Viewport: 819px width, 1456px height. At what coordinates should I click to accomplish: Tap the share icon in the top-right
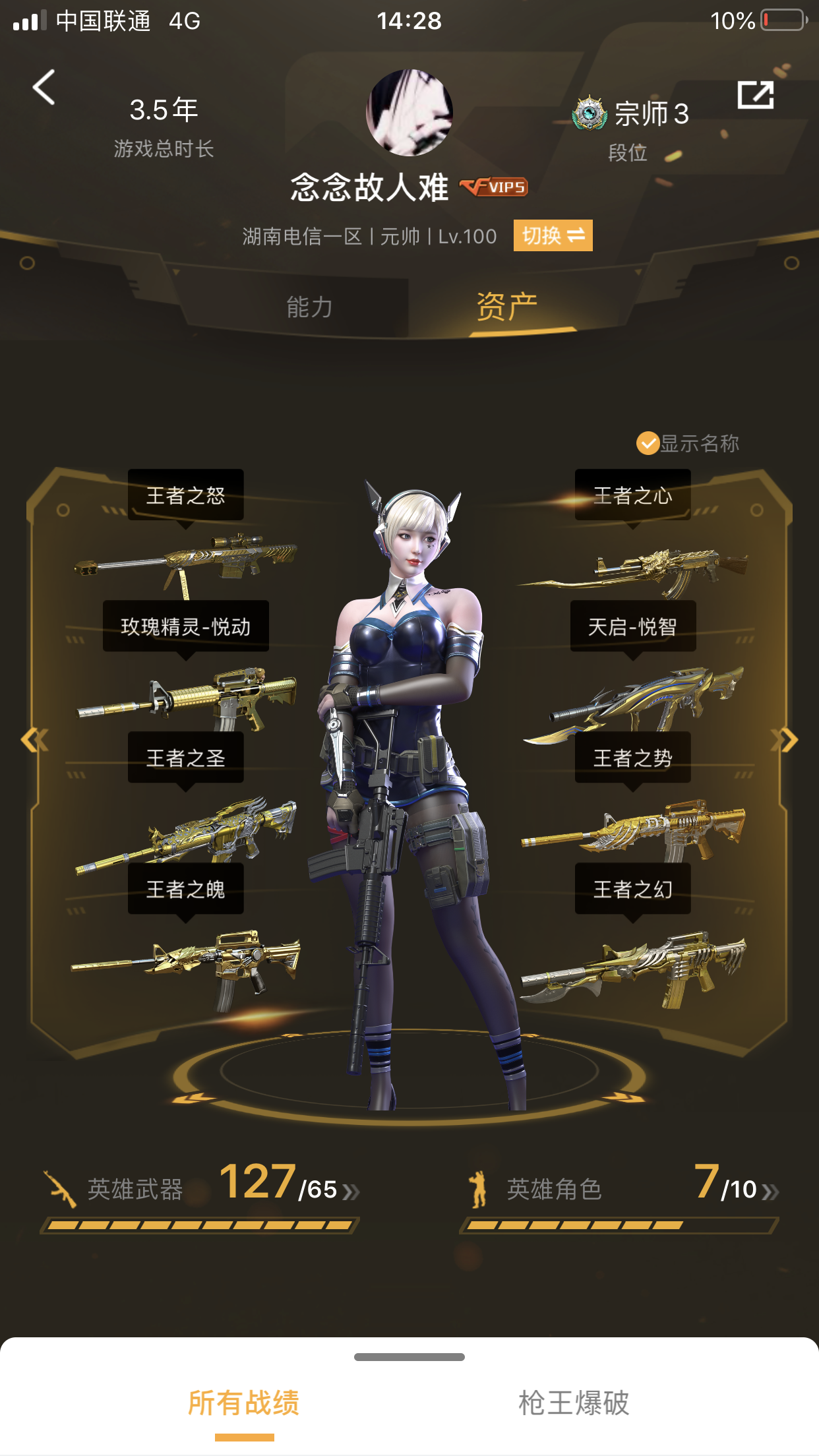point(755,96)
